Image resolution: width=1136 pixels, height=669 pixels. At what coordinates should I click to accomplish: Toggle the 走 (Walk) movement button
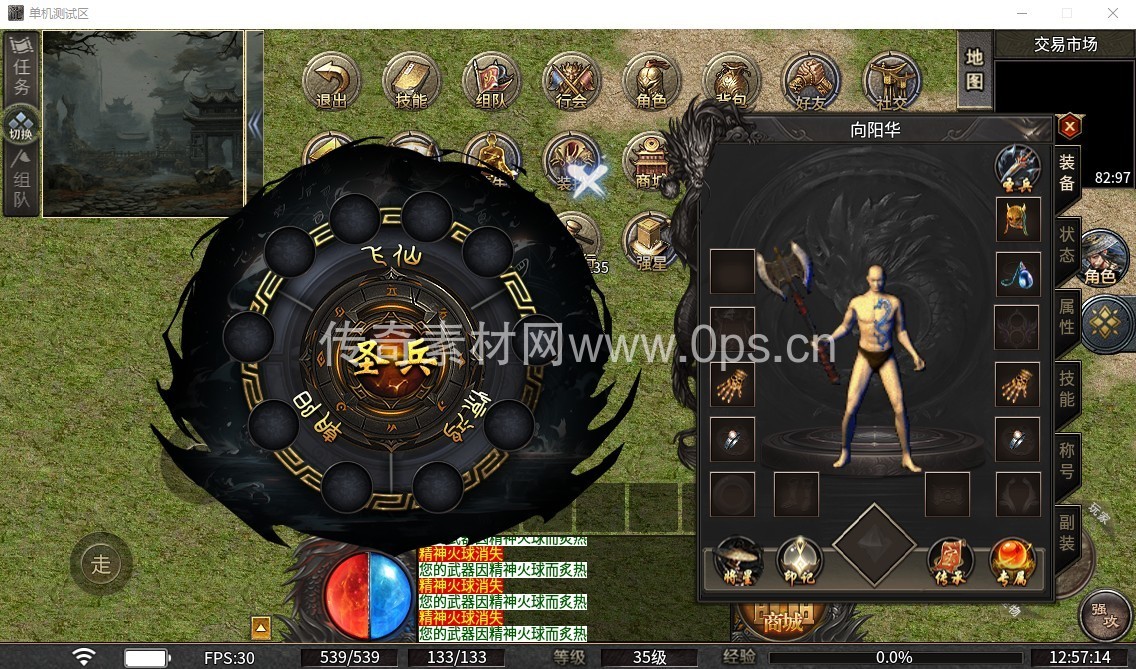pos(101,563)
